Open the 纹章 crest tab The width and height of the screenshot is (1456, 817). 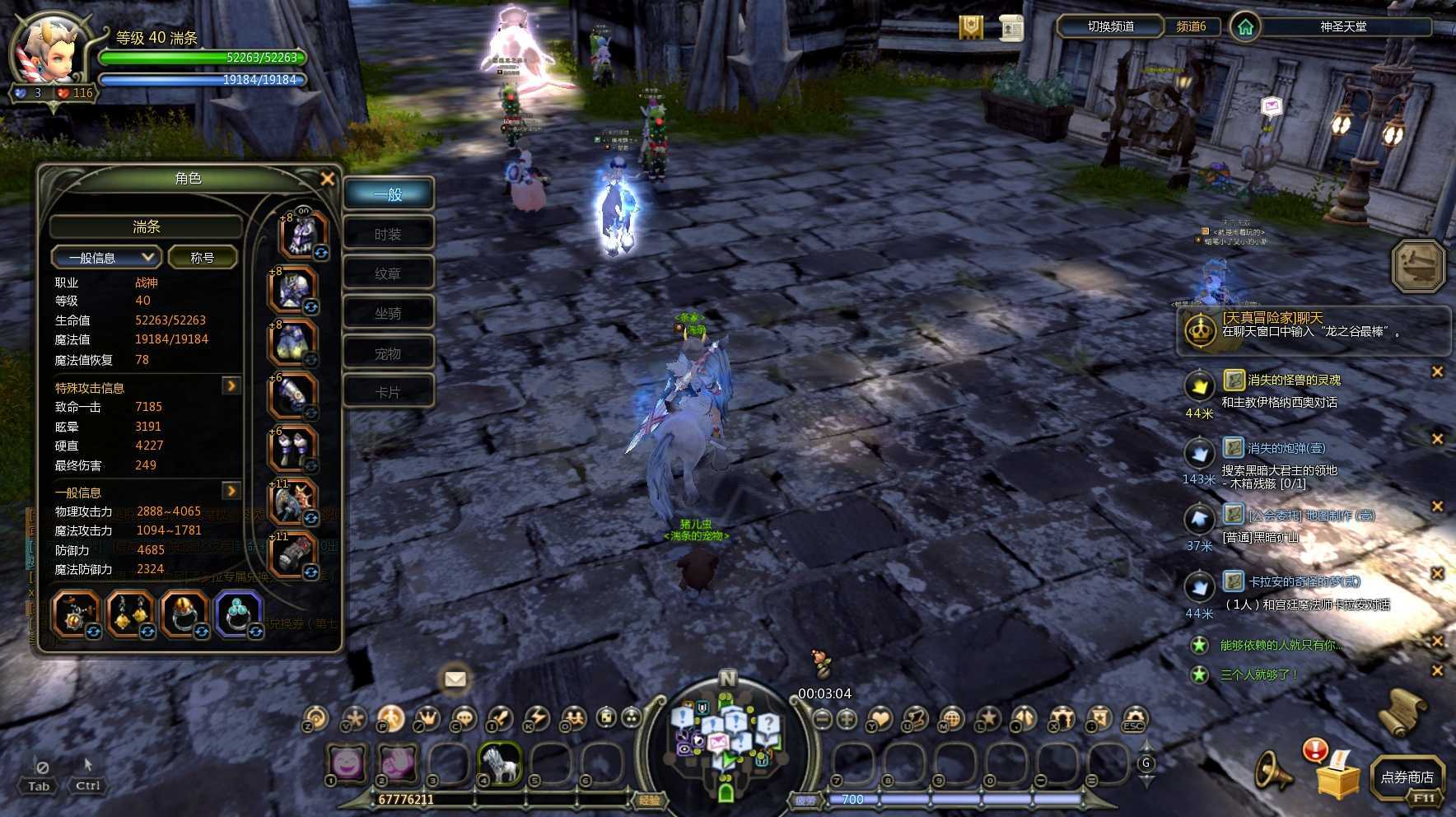click(x=388, y=274)
